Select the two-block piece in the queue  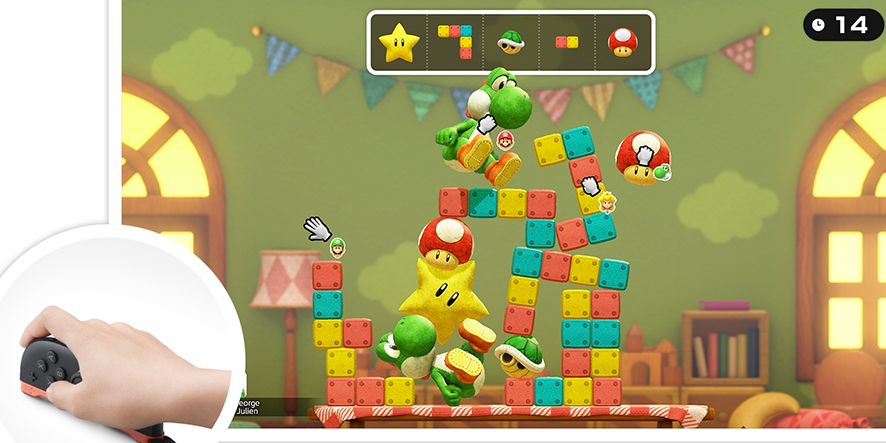click(566, 42)
